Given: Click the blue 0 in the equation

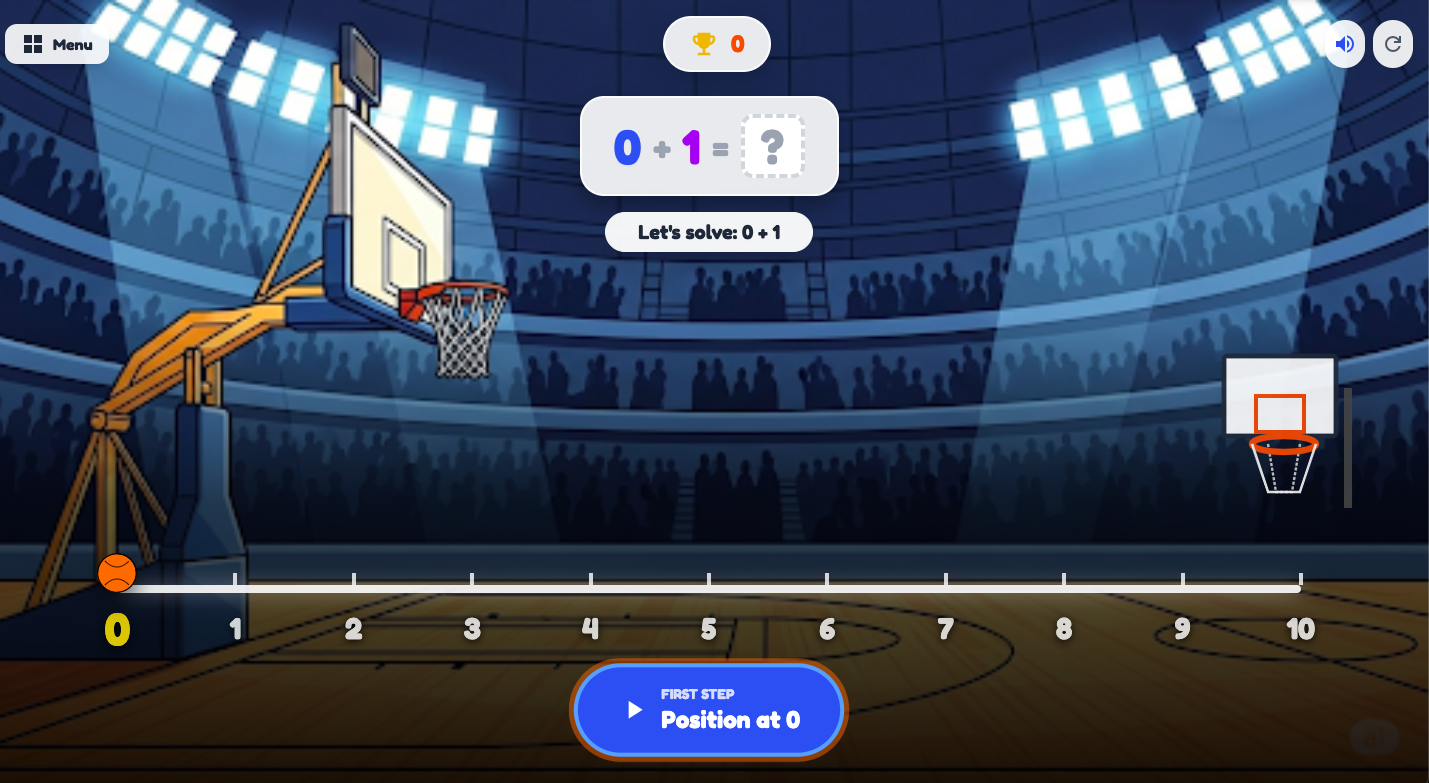Looking at the screenshot, I should [626, 146].
